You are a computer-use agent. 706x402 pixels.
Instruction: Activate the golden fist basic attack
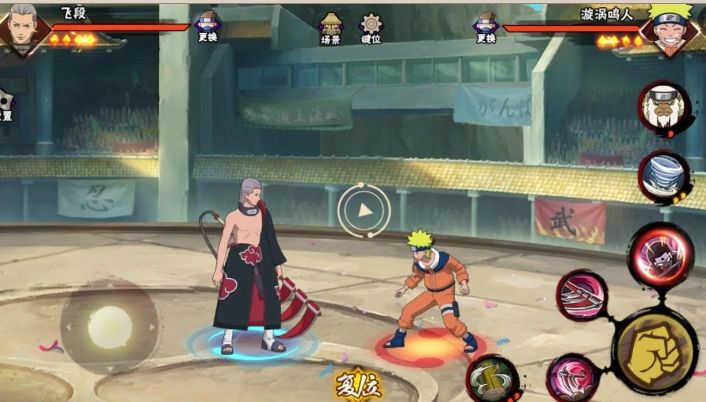pyautogui.click(x=655, y=351)
